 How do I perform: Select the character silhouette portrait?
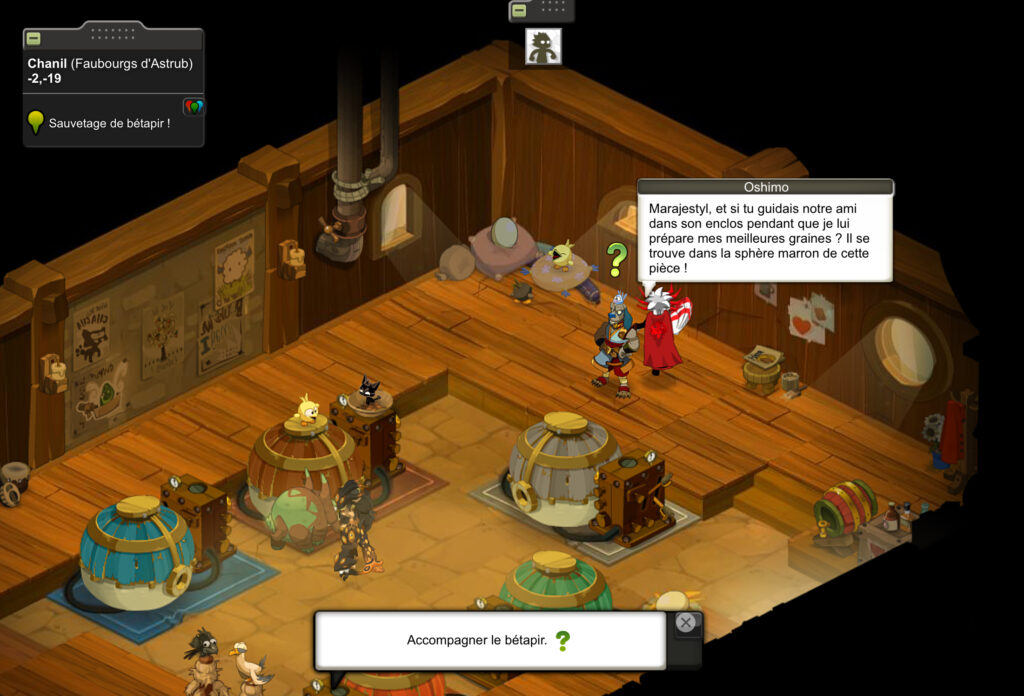[x=543, y=46]
